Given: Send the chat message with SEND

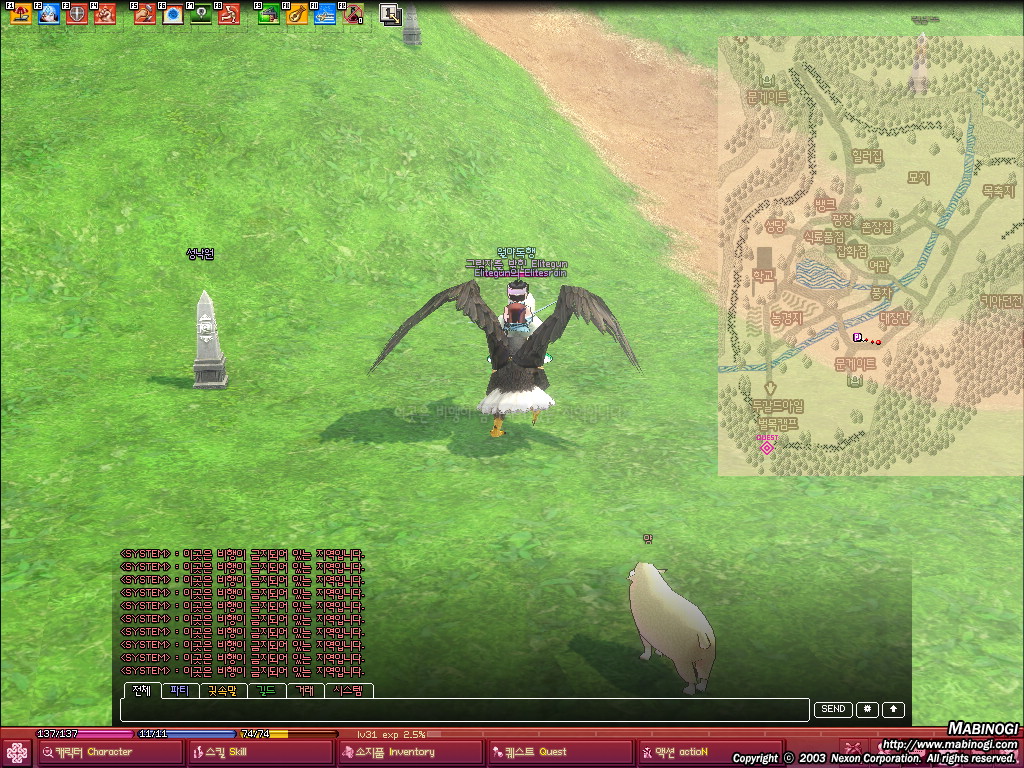Looking at the screenshot, I should point(833,709).
